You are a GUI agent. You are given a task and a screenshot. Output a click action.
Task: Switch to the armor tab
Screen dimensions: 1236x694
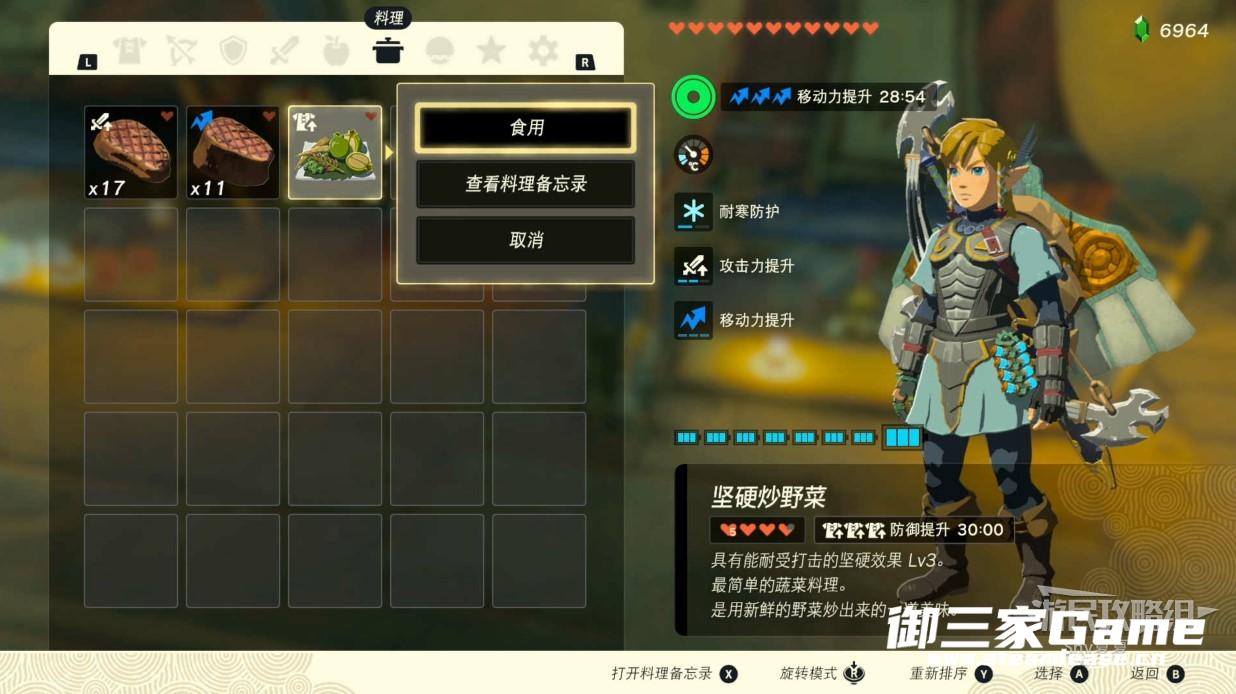coord(129,50)
